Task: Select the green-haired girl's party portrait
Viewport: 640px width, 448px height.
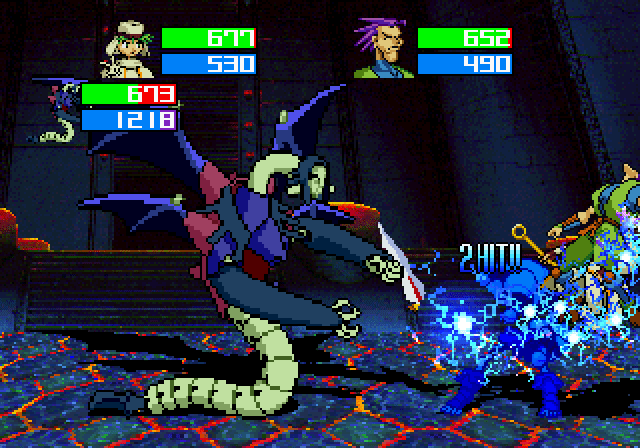Action: [126, 51]
